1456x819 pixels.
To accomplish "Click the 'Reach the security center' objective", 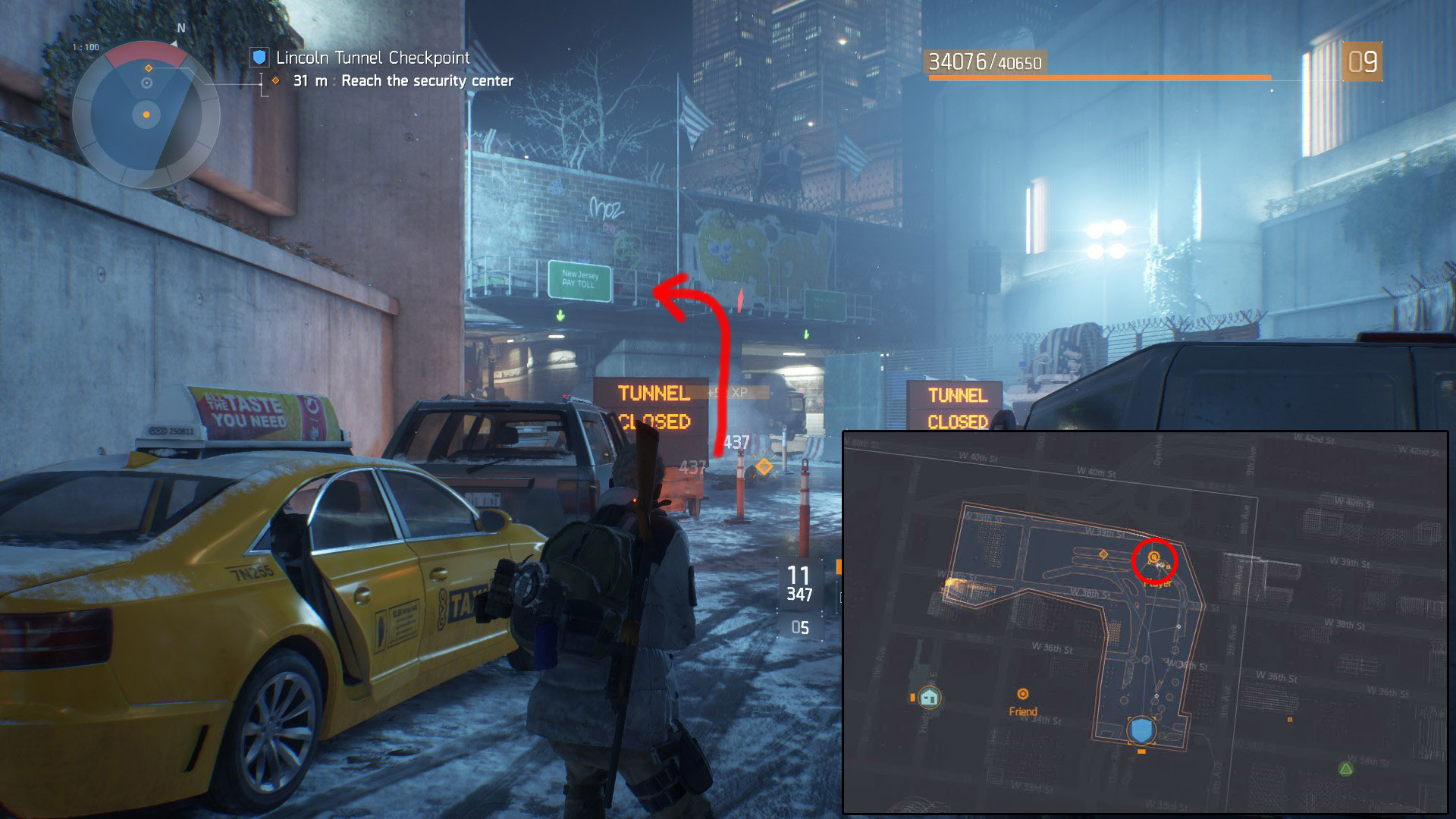I will coord(427,81).
